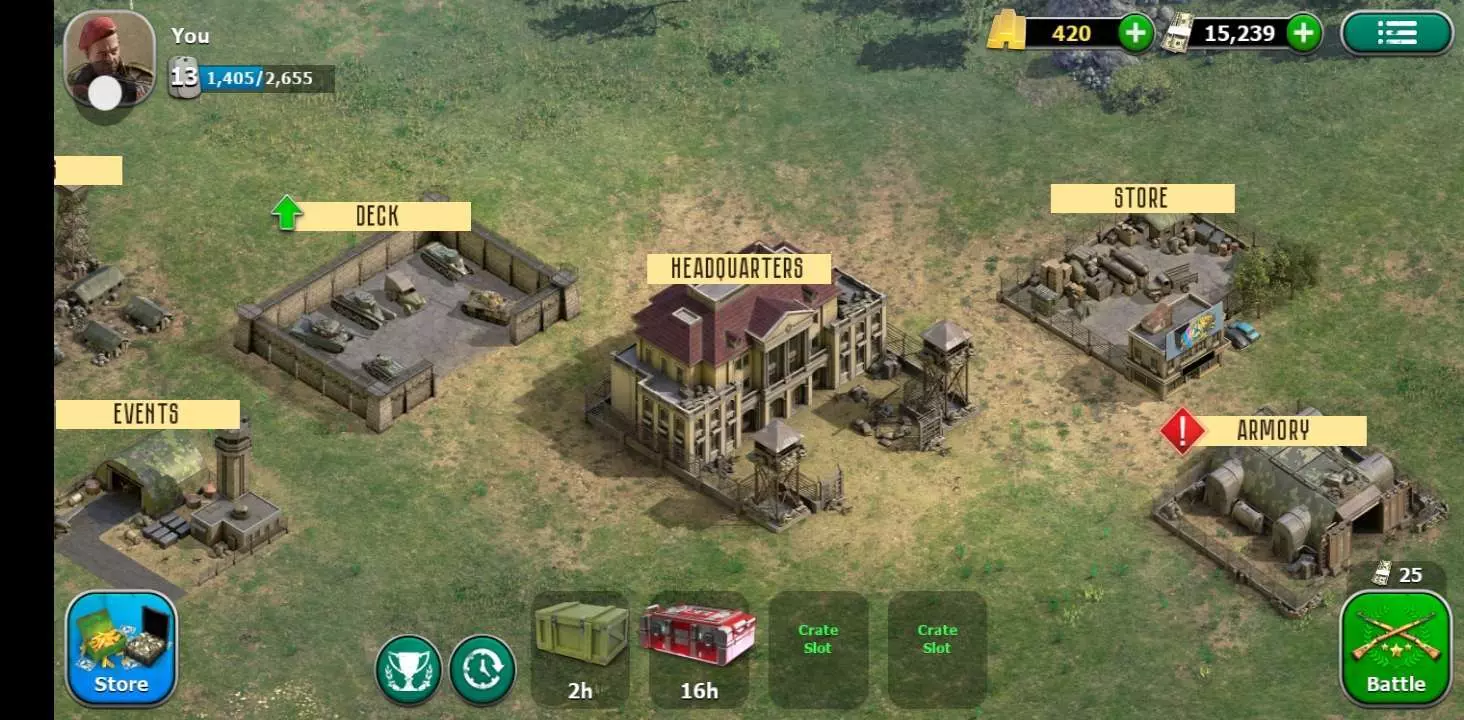Image resolution: width=1464 pixels, height=720 pixels.
Task: Click the round clock history icon
Action: [x=482, y=669]
